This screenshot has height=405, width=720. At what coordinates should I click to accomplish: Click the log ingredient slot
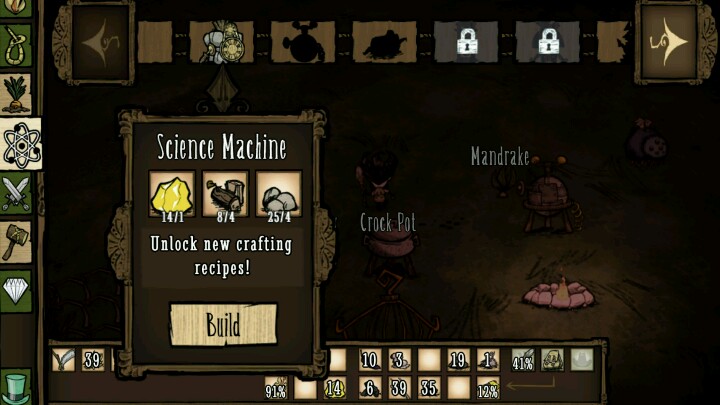[x=225, y=194]
